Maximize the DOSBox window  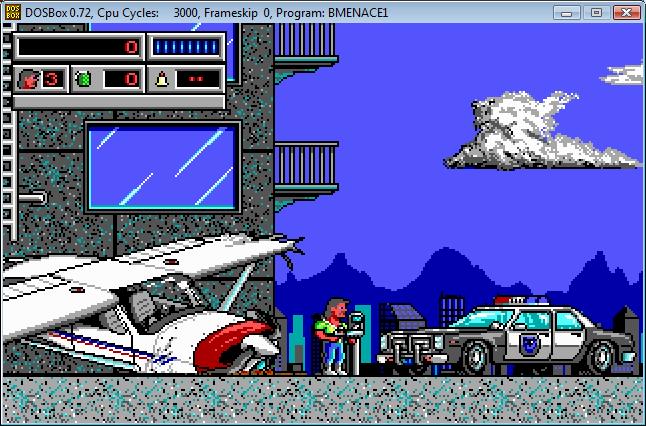click(595, 12)
